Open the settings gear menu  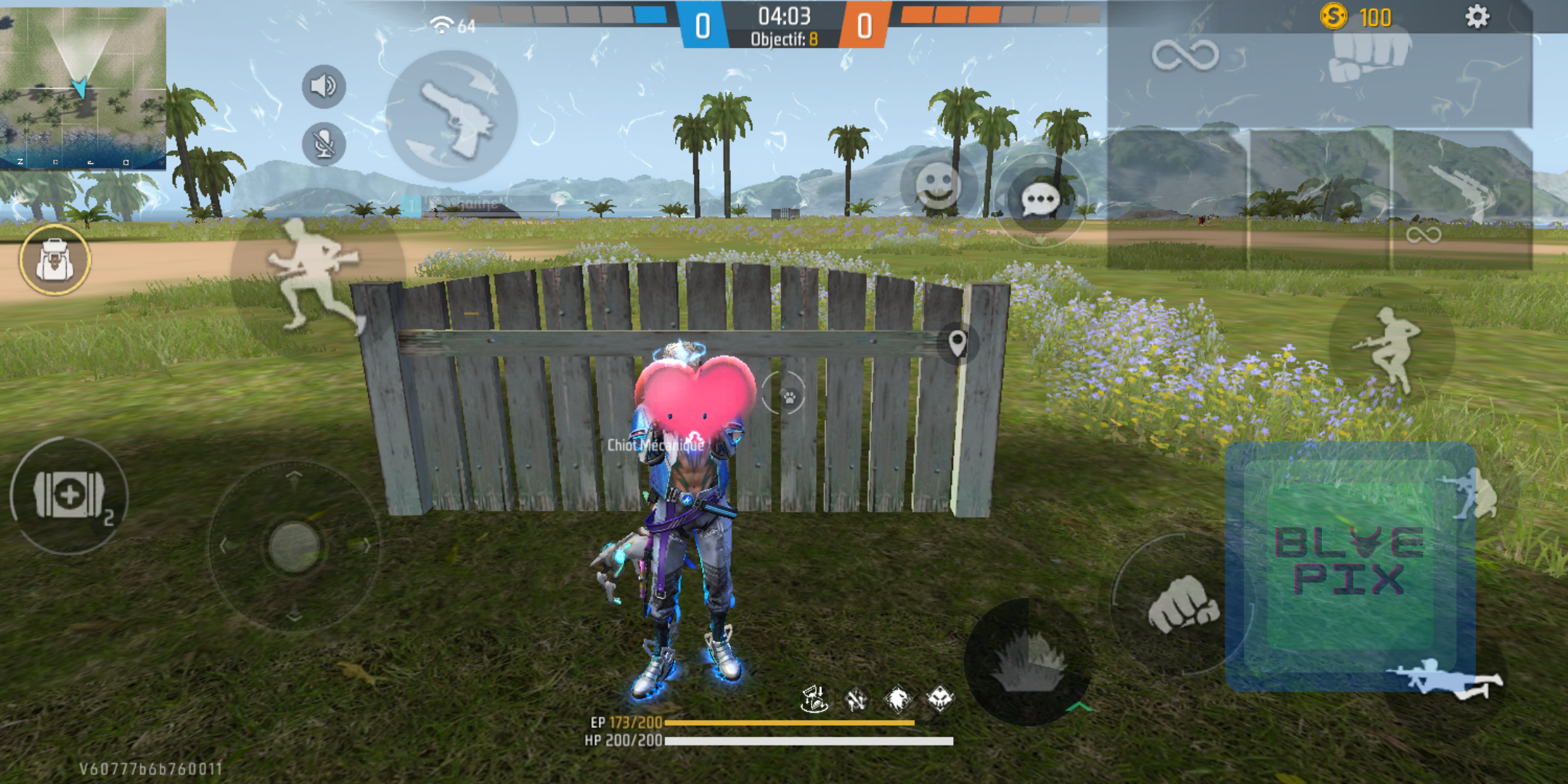tap(1477, 17)
